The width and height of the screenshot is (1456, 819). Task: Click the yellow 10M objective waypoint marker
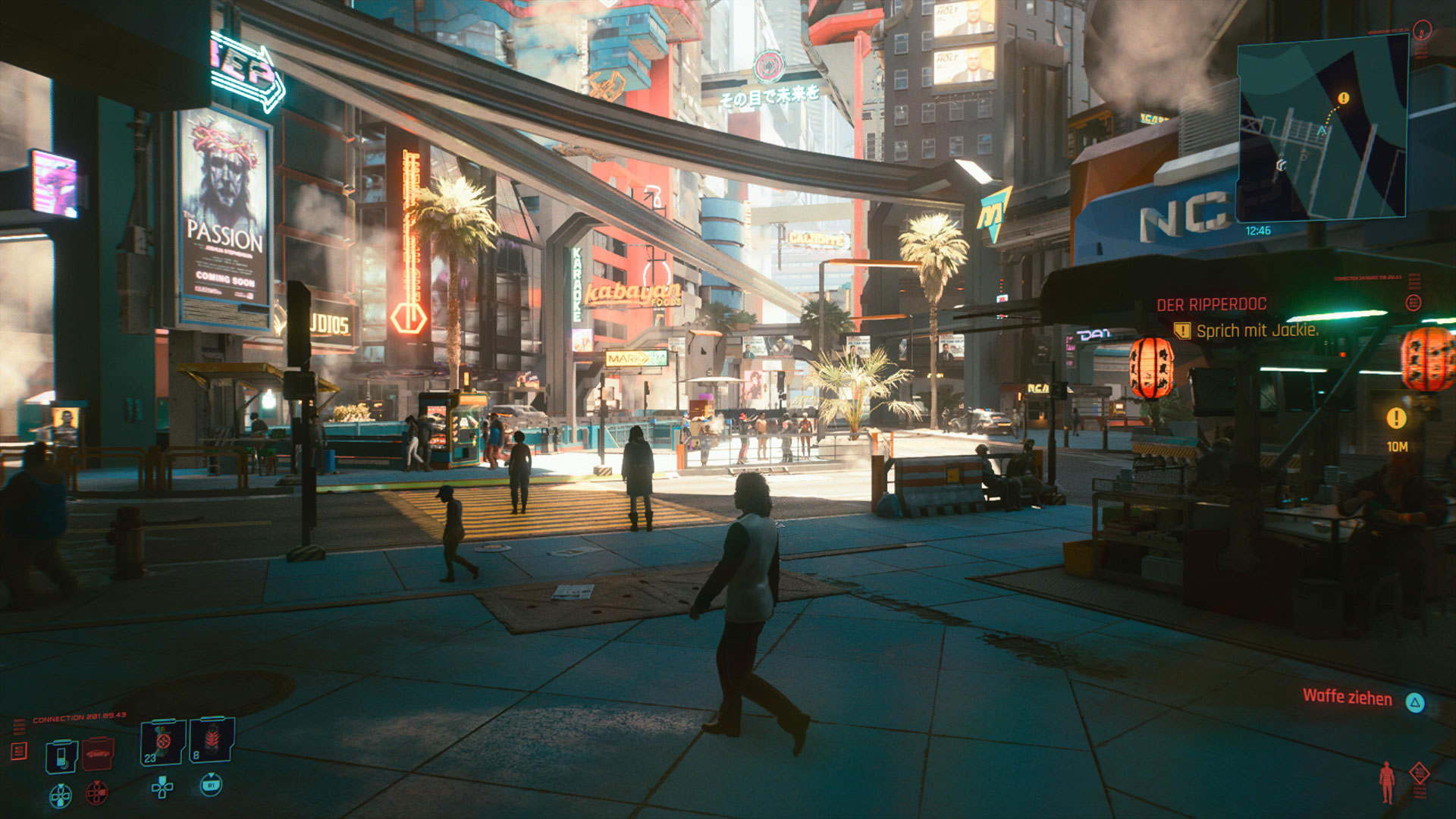point(1396,418)
